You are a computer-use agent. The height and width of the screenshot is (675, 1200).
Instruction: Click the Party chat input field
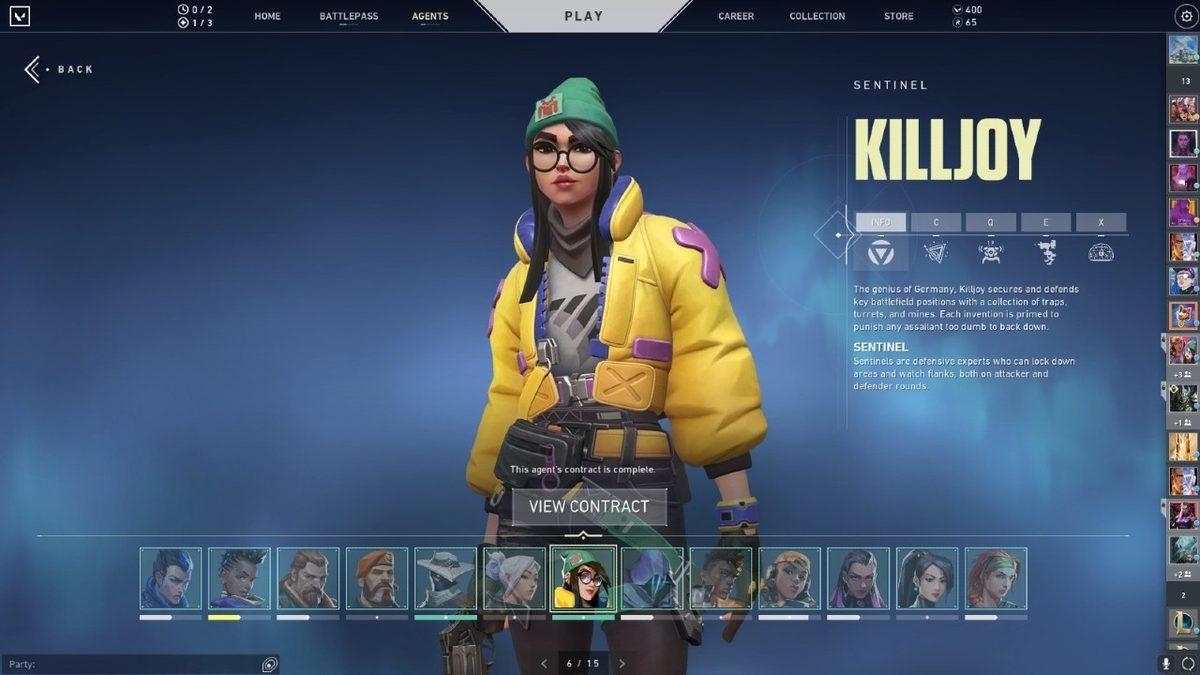pos(130,664)
